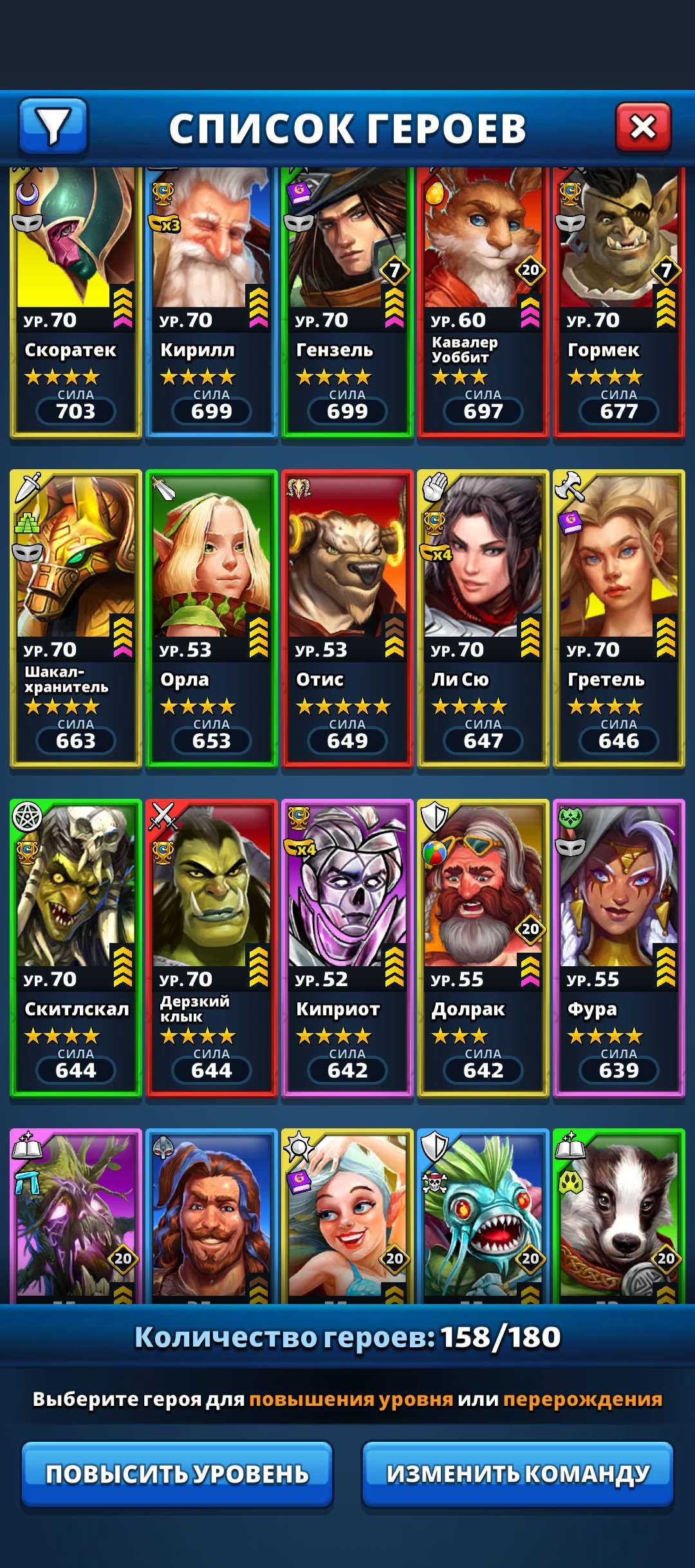Select the Скоратек hero card
Image resolution: width=695 pixels, height=1568 pixels.
click(76, 303)
